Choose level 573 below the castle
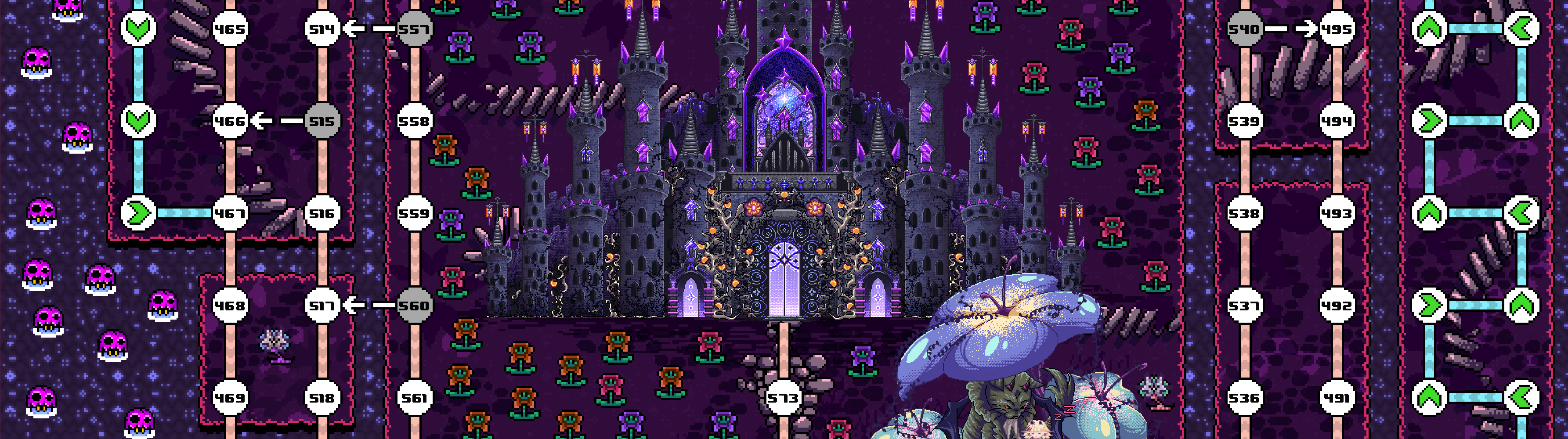 coord(784,398)
